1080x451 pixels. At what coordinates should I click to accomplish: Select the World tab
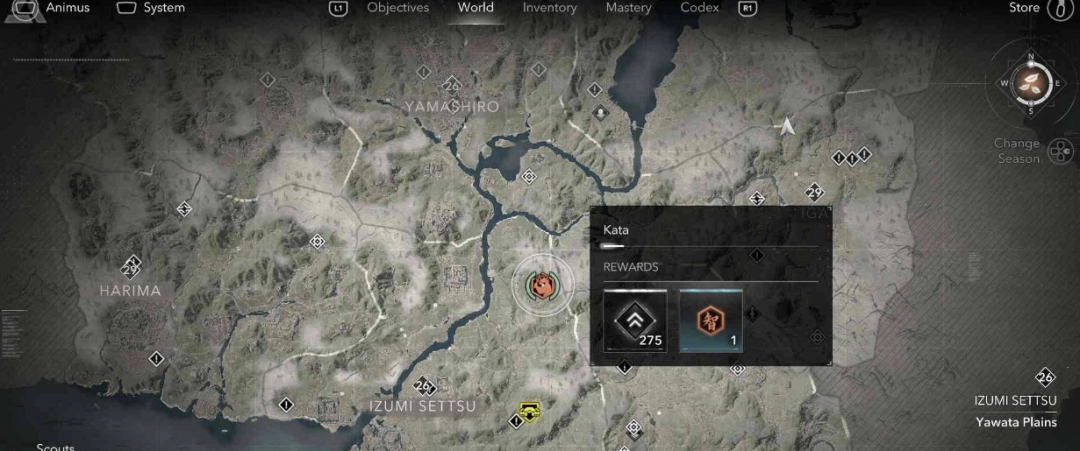475,8
